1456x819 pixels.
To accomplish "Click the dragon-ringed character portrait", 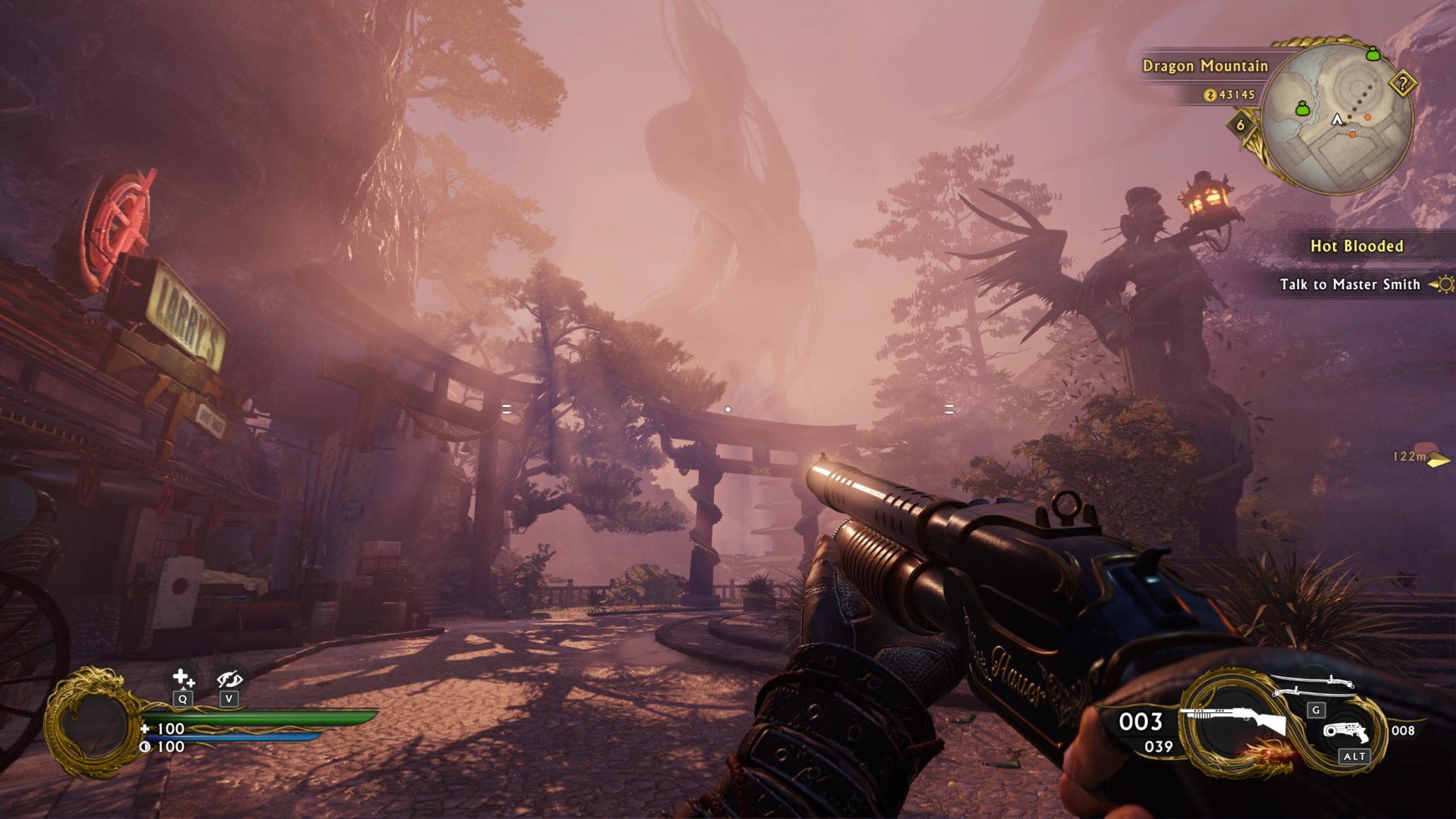I will click(x=92, y=724).
